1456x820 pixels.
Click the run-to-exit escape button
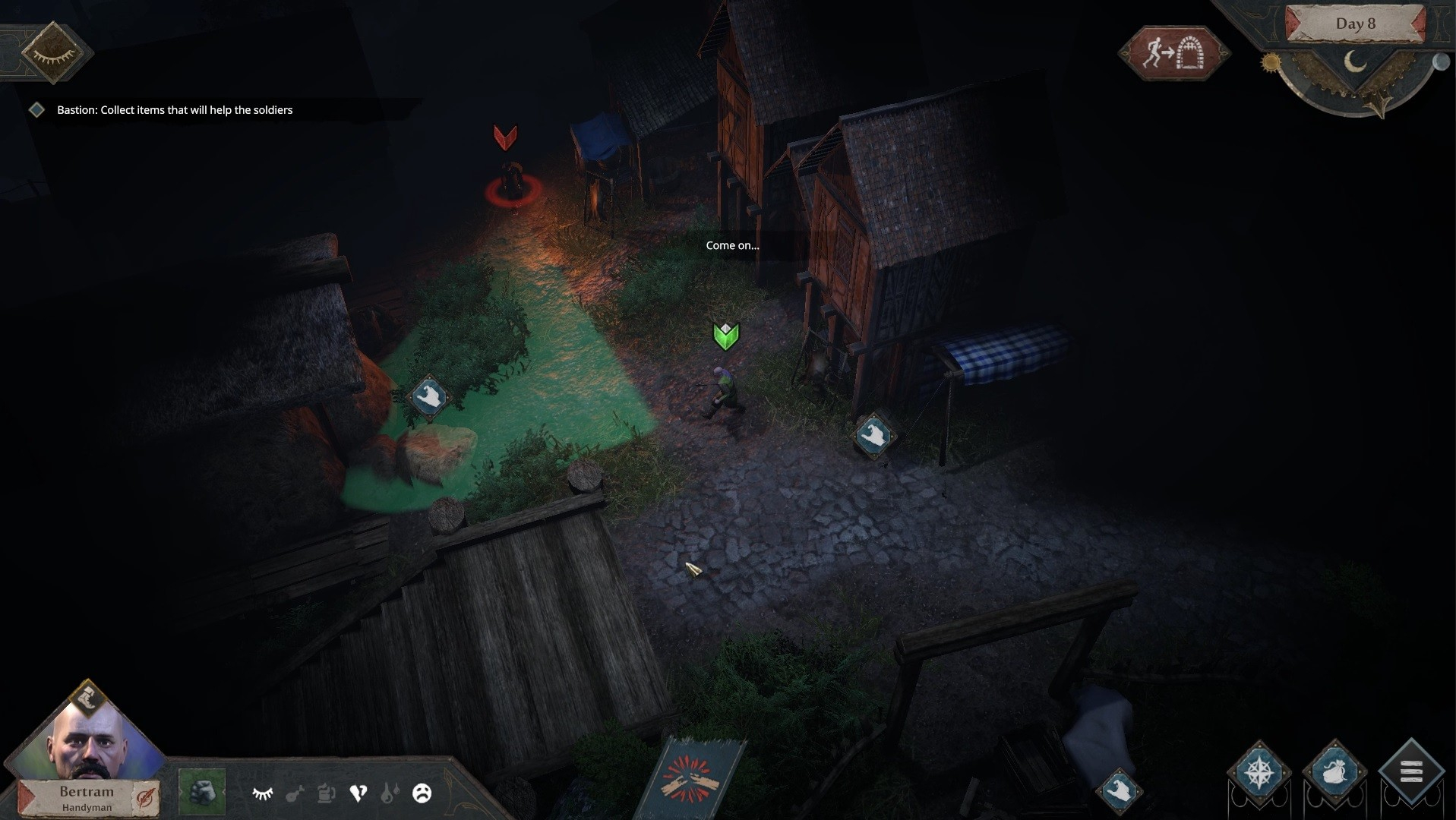1173,53
